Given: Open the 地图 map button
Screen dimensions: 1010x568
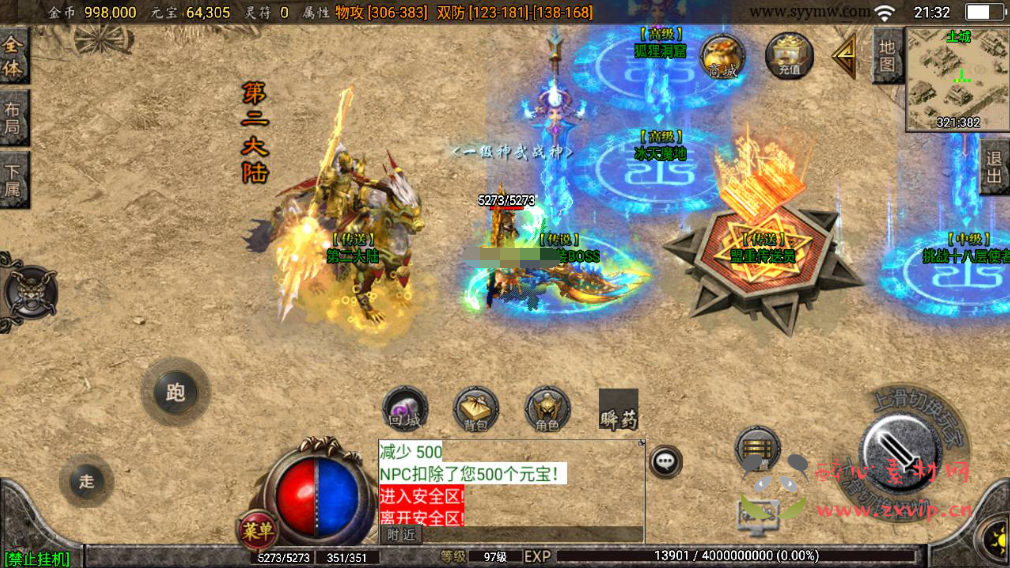Looking at the screenshot, I should [x=886, y=56].
